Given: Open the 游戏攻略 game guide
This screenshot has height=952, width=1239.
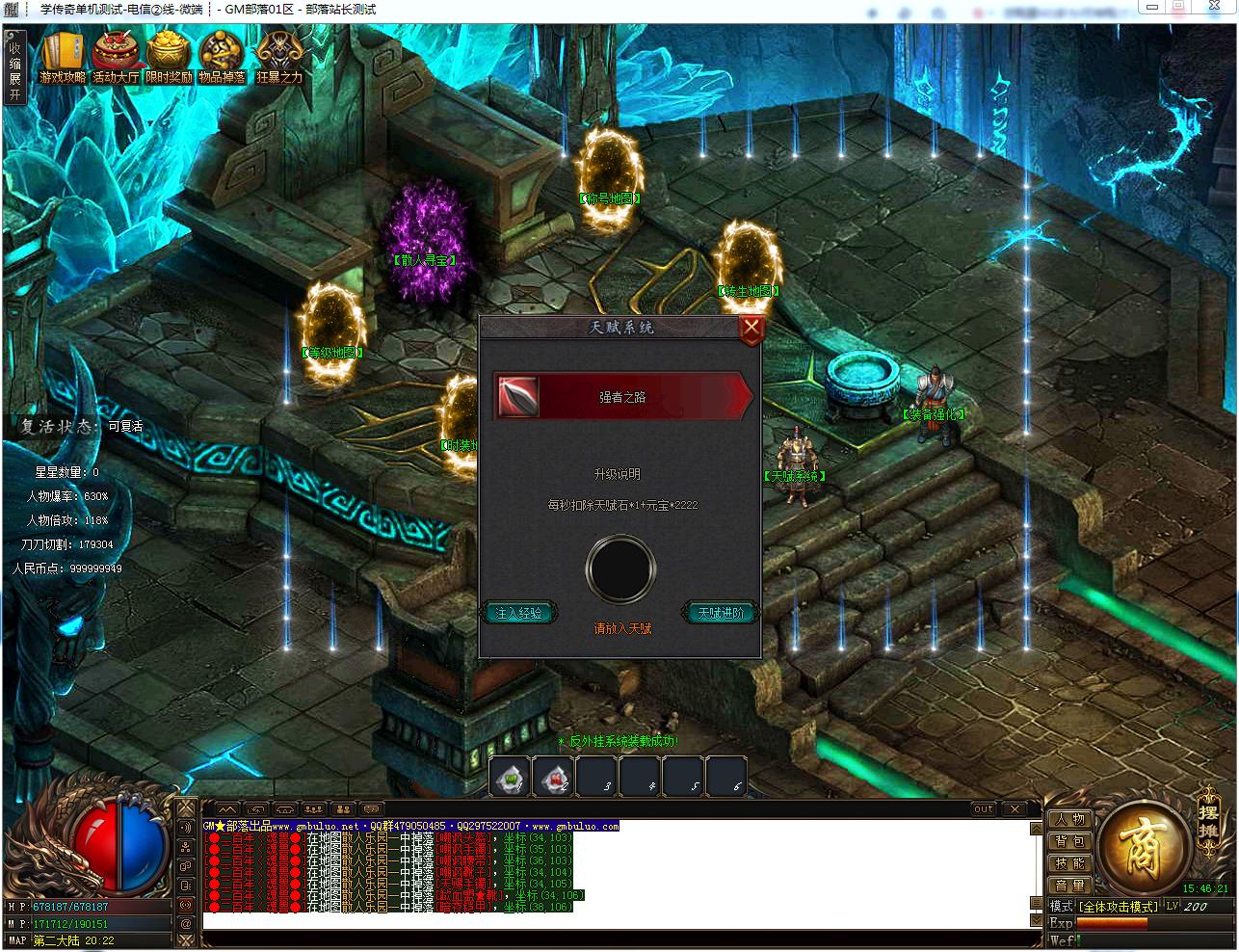Looking at the screenshot, I should pos(63,58).
